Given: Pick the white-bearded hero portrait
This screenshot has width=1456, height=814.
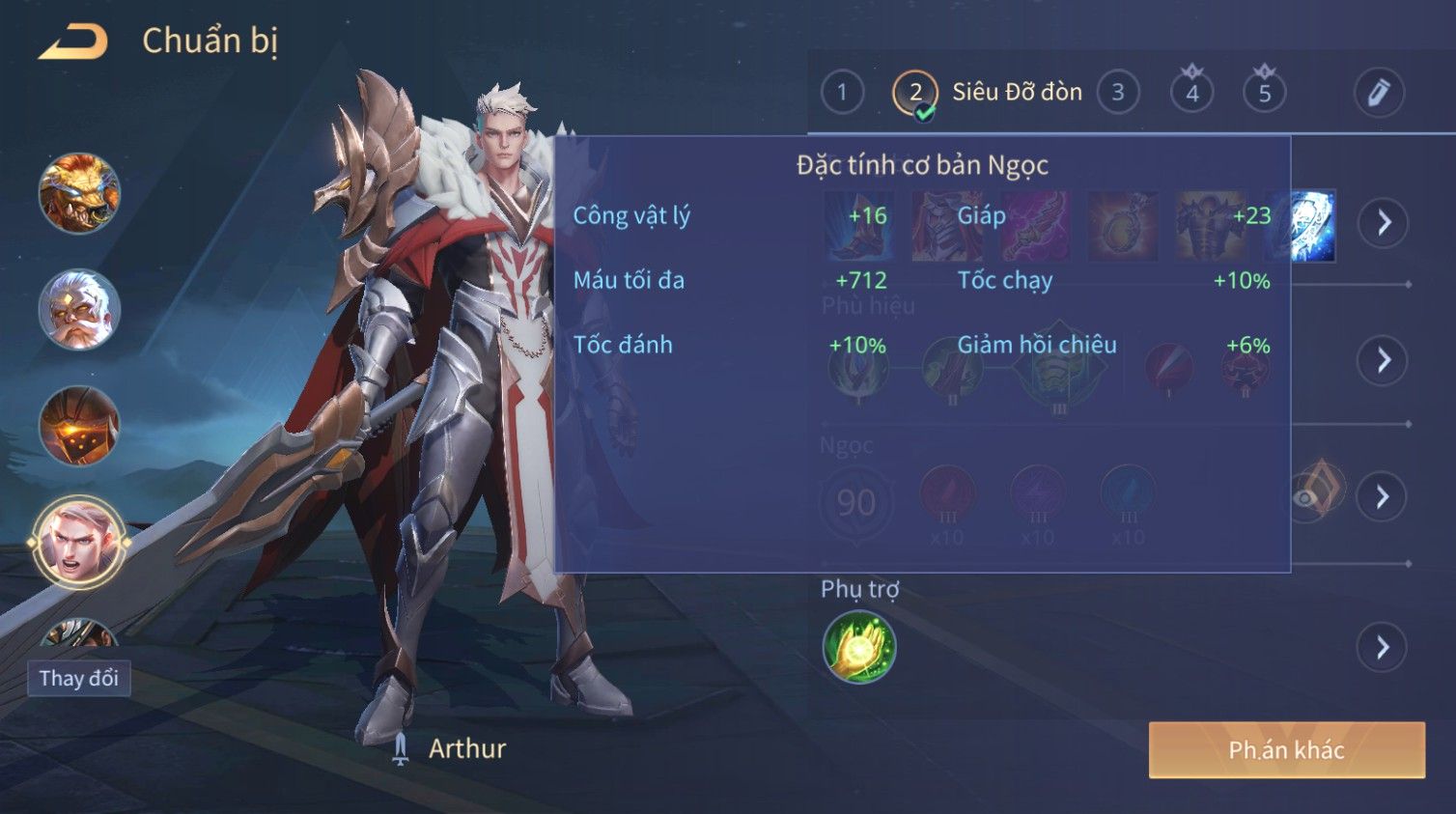Looking at the screenshot, I should tap(79, 309).
